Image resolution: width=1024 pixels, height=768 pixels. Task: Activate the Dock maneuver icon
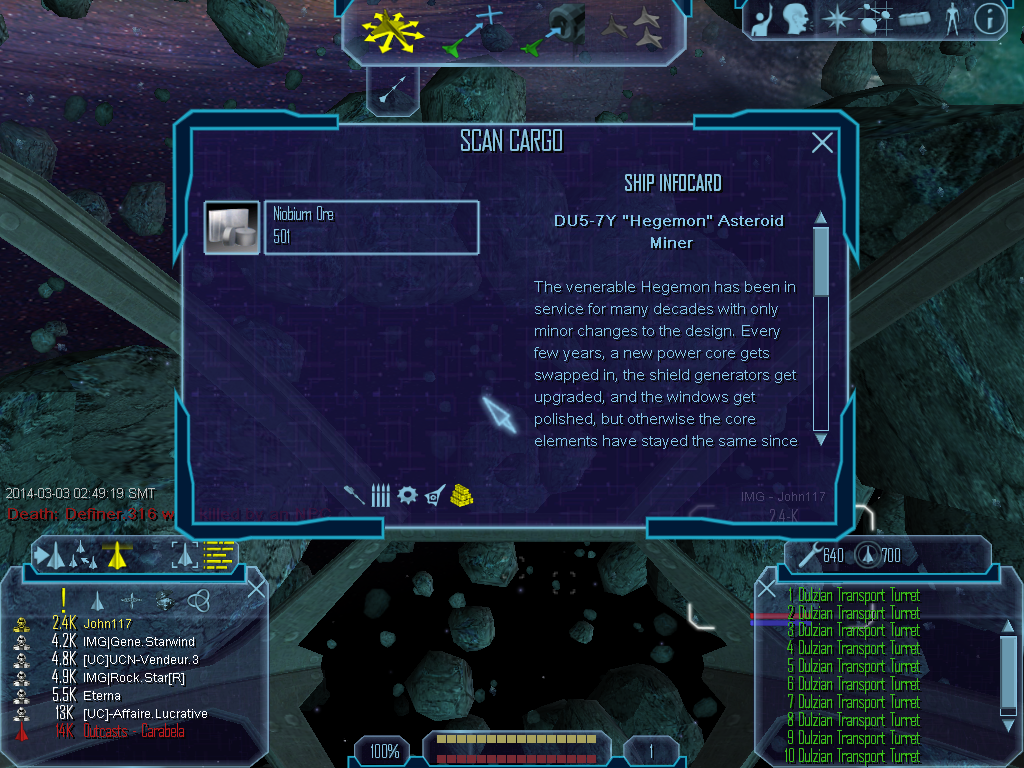pos(555,31)
